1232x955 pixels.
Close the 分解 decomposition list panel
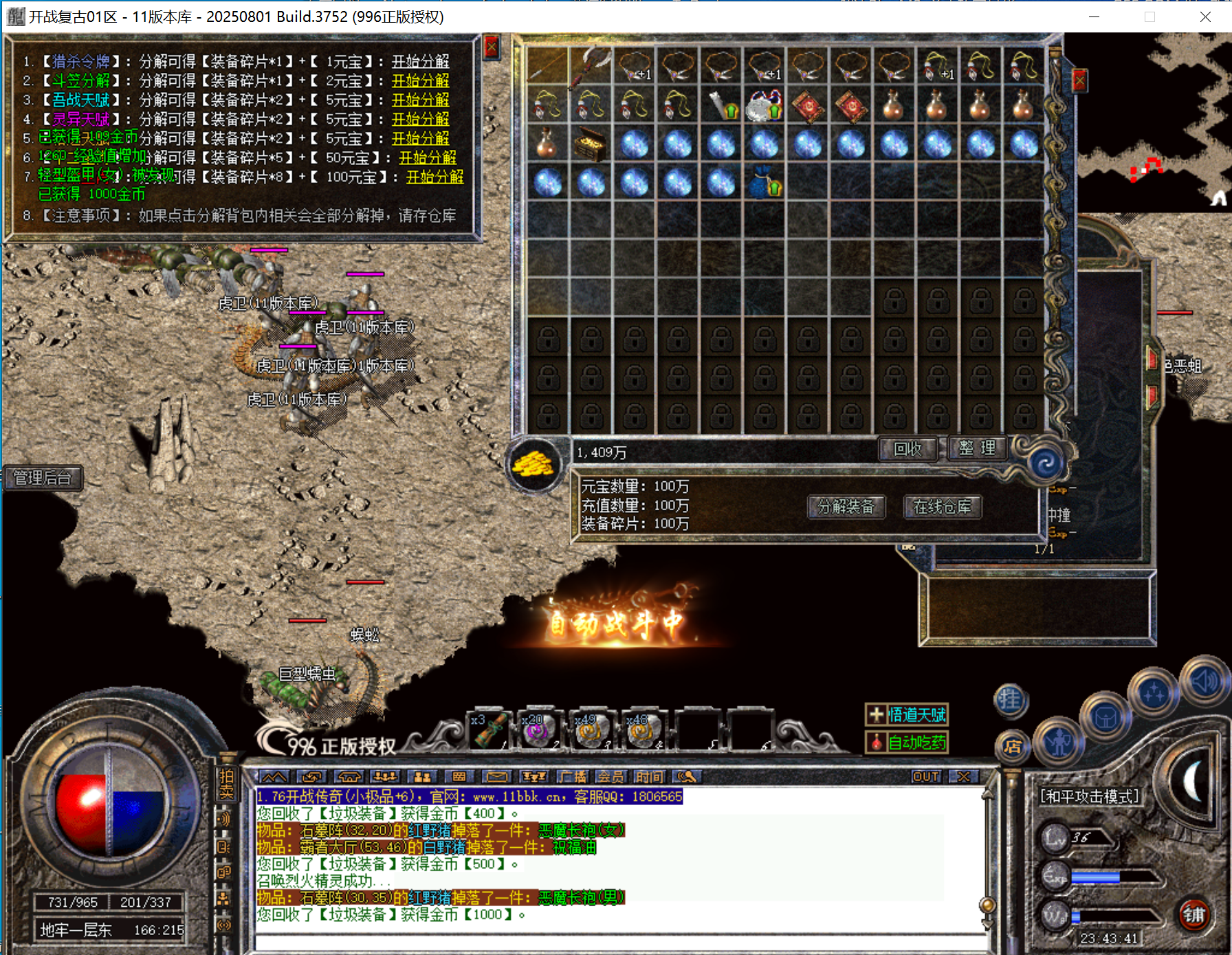491,47
